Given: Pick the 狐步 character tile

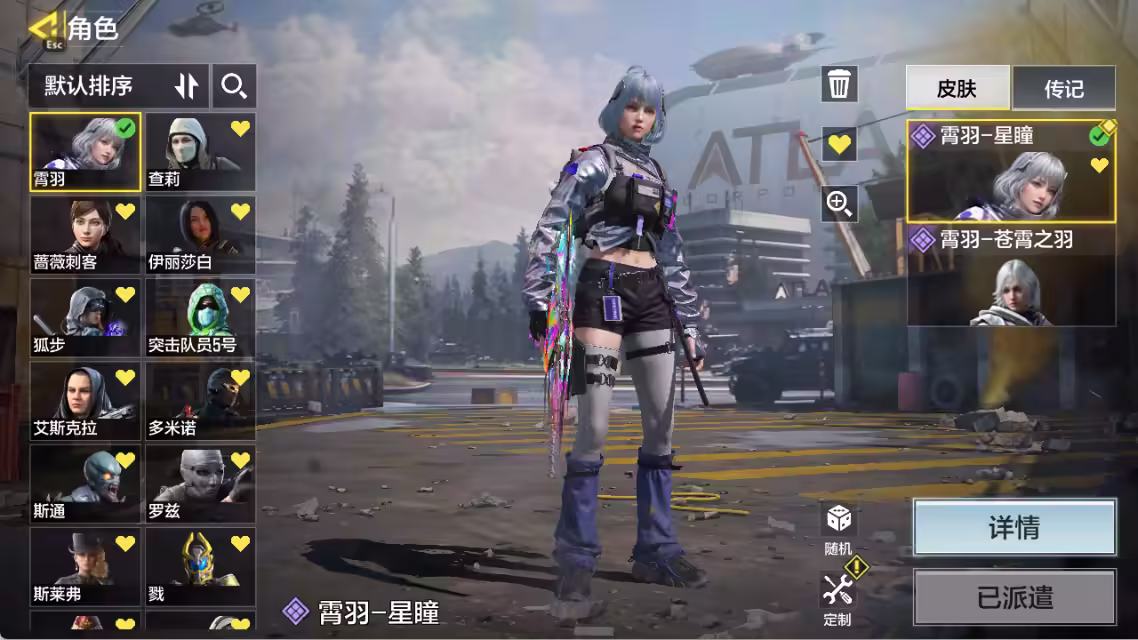Looking at the screenshot, I should pyautogui.click(x=85, y=318).
